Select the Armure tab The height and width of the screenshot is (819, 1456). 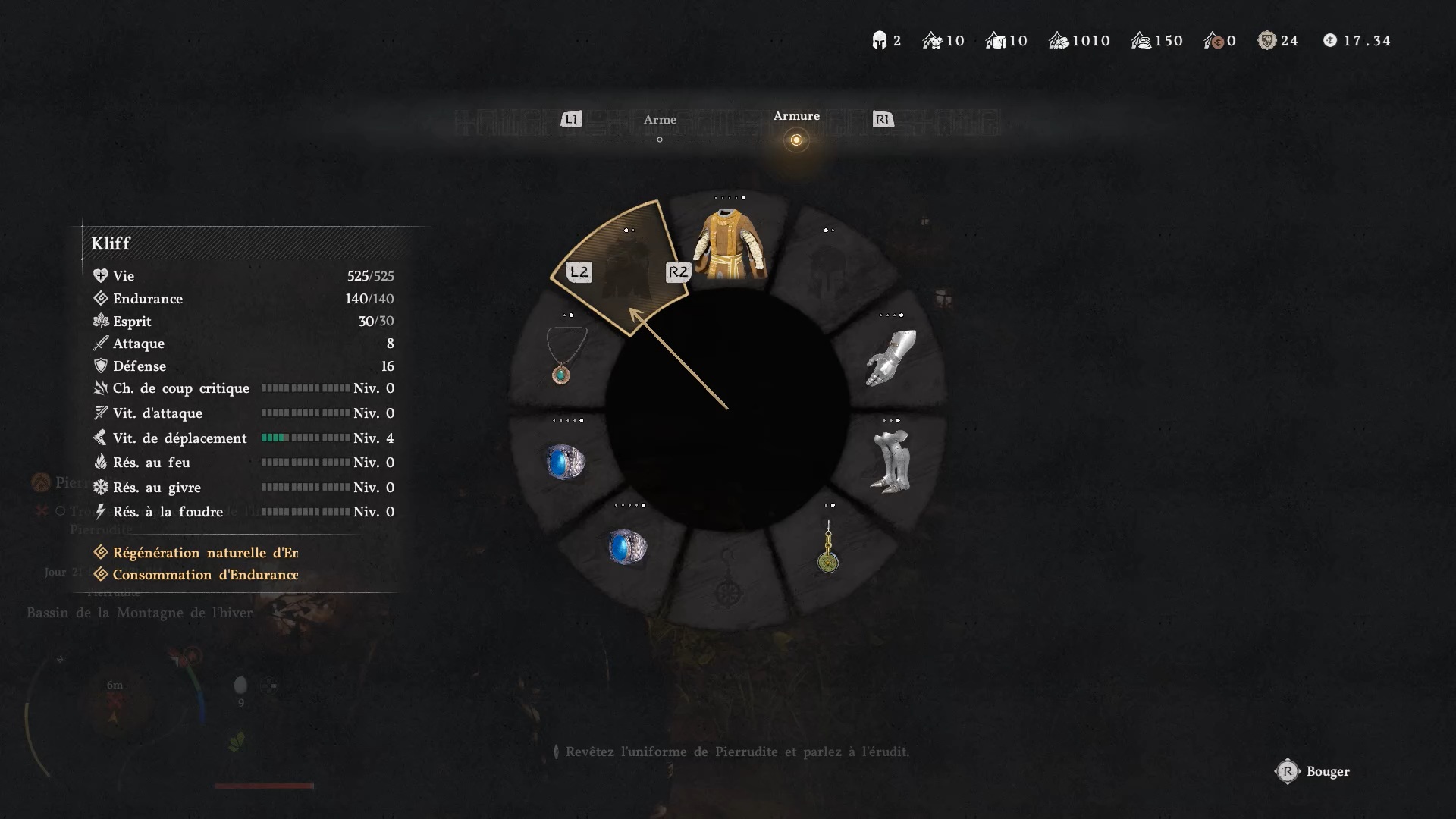796,116
